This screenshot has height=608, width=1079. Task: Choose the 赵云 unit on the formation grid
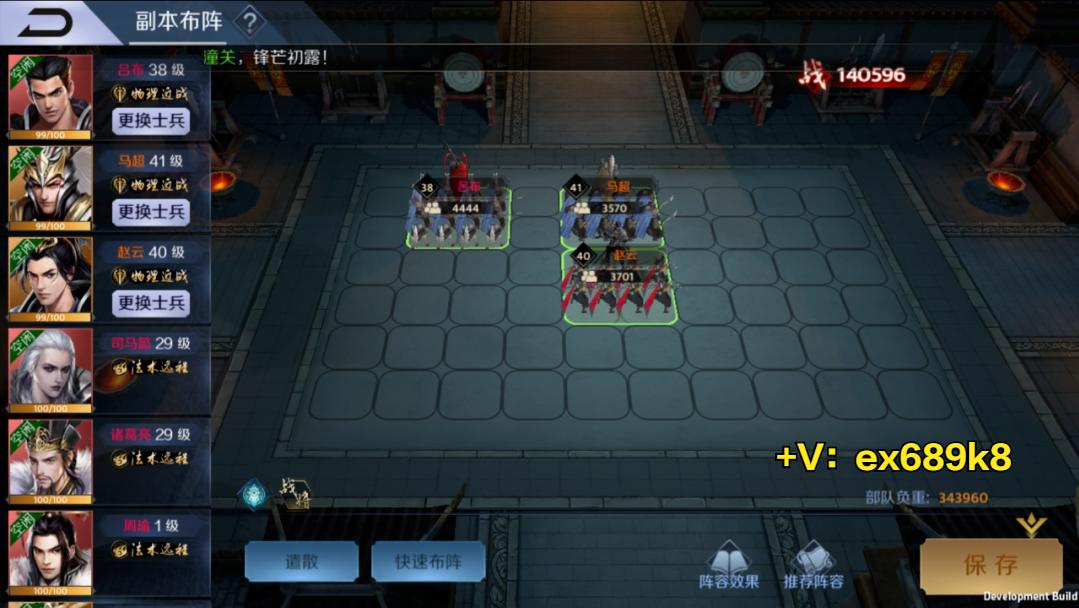620,289
